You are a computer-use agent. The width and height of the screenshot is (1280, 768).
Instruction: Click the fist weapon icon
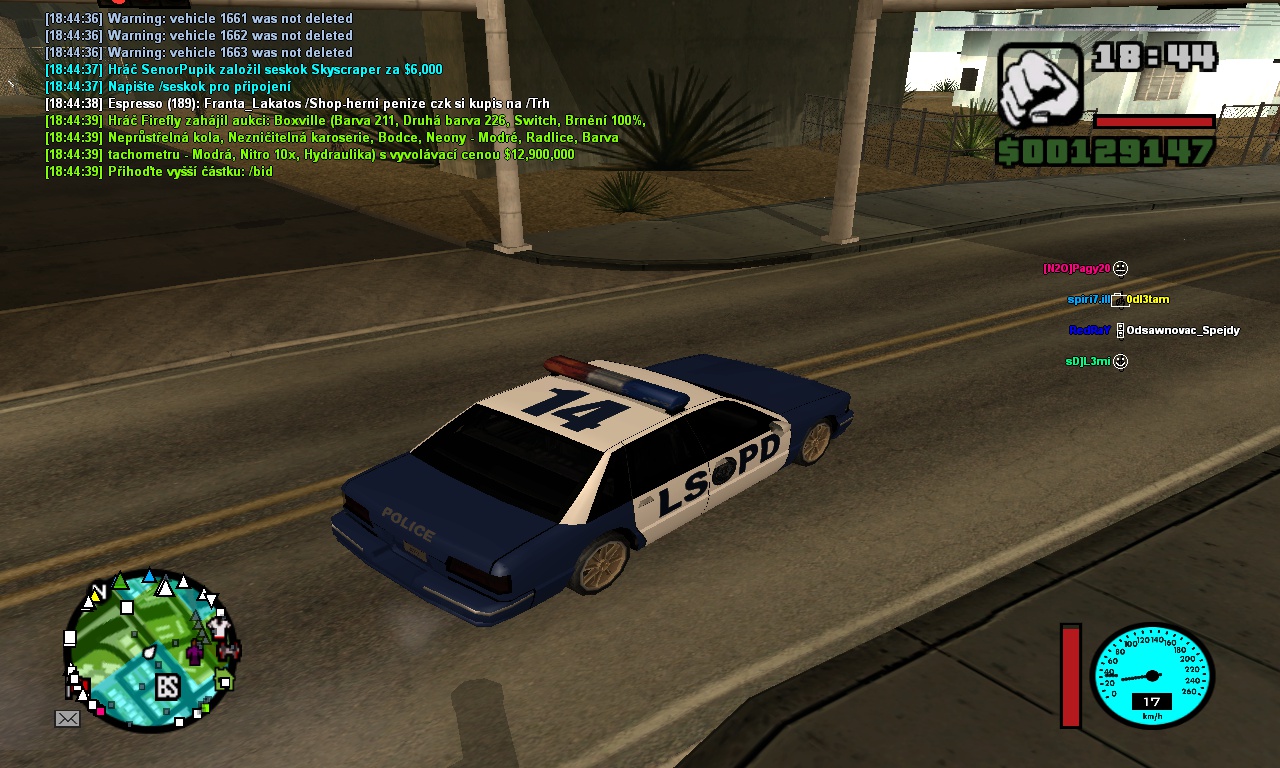pyautogui.click(x=1040, y=84)
